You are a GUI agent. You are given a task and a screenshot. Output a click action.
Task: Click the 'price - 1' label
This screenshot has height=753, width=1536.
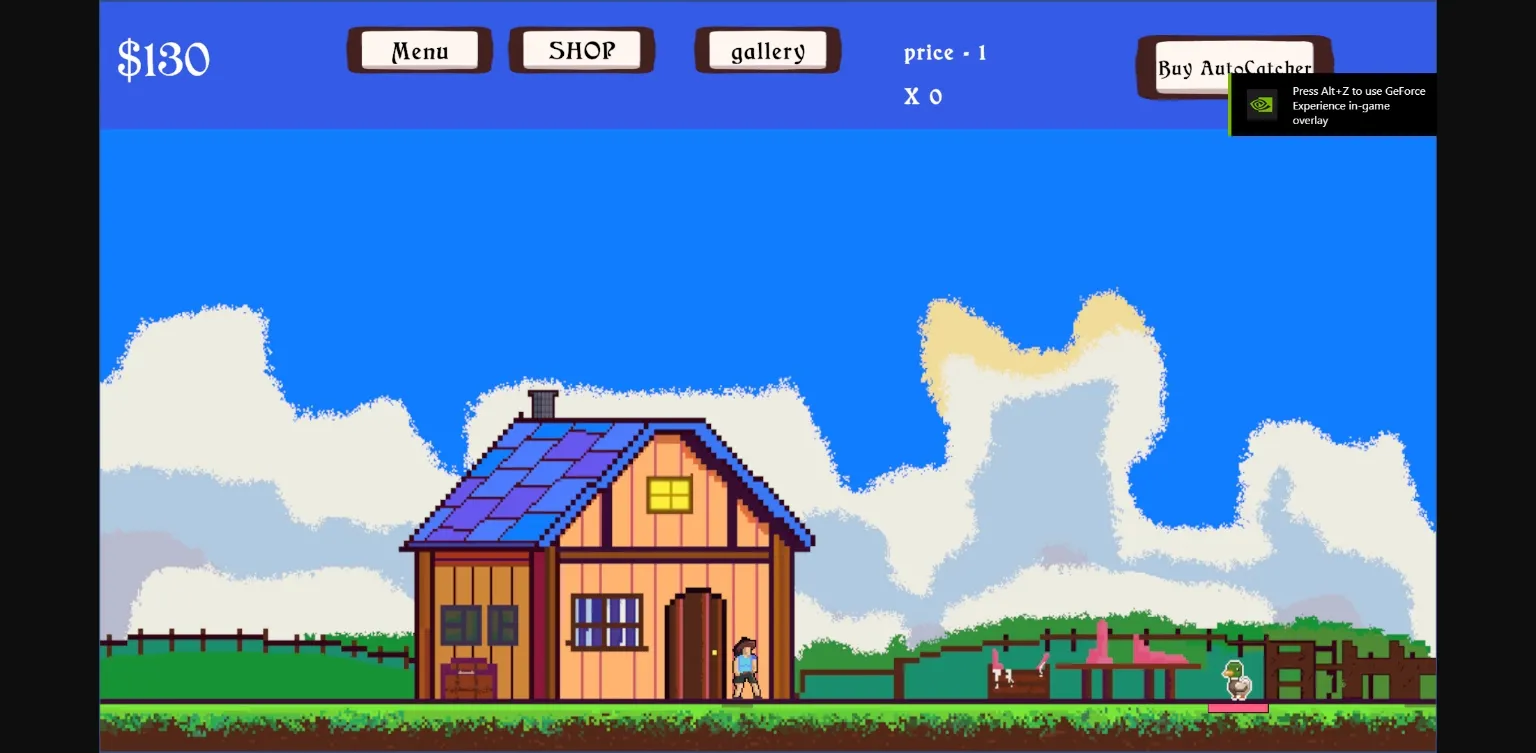944,53
